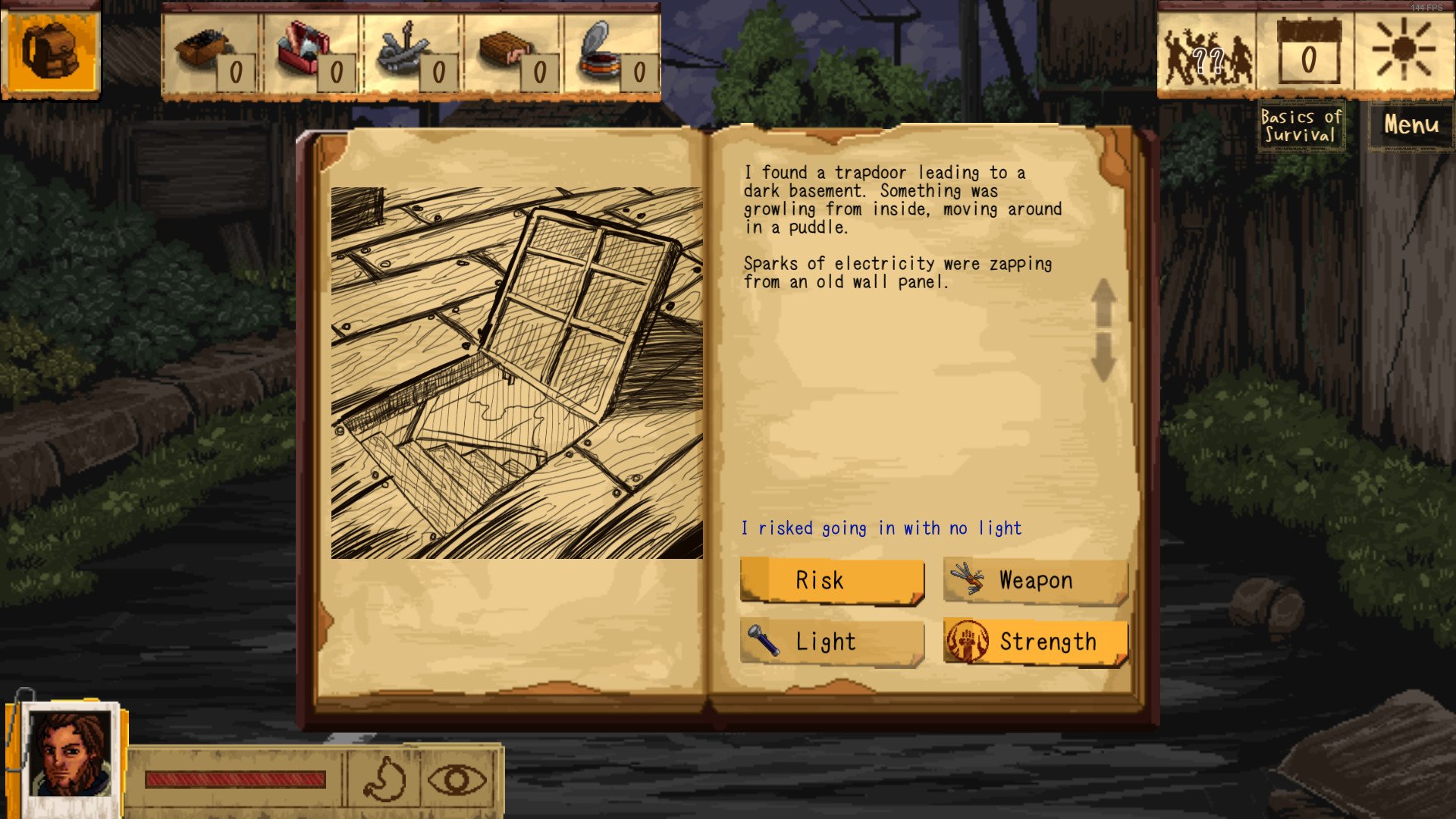1456x819 pixels.
Task: Pick the Light flashlight option
Action: [x=832, y=642]
